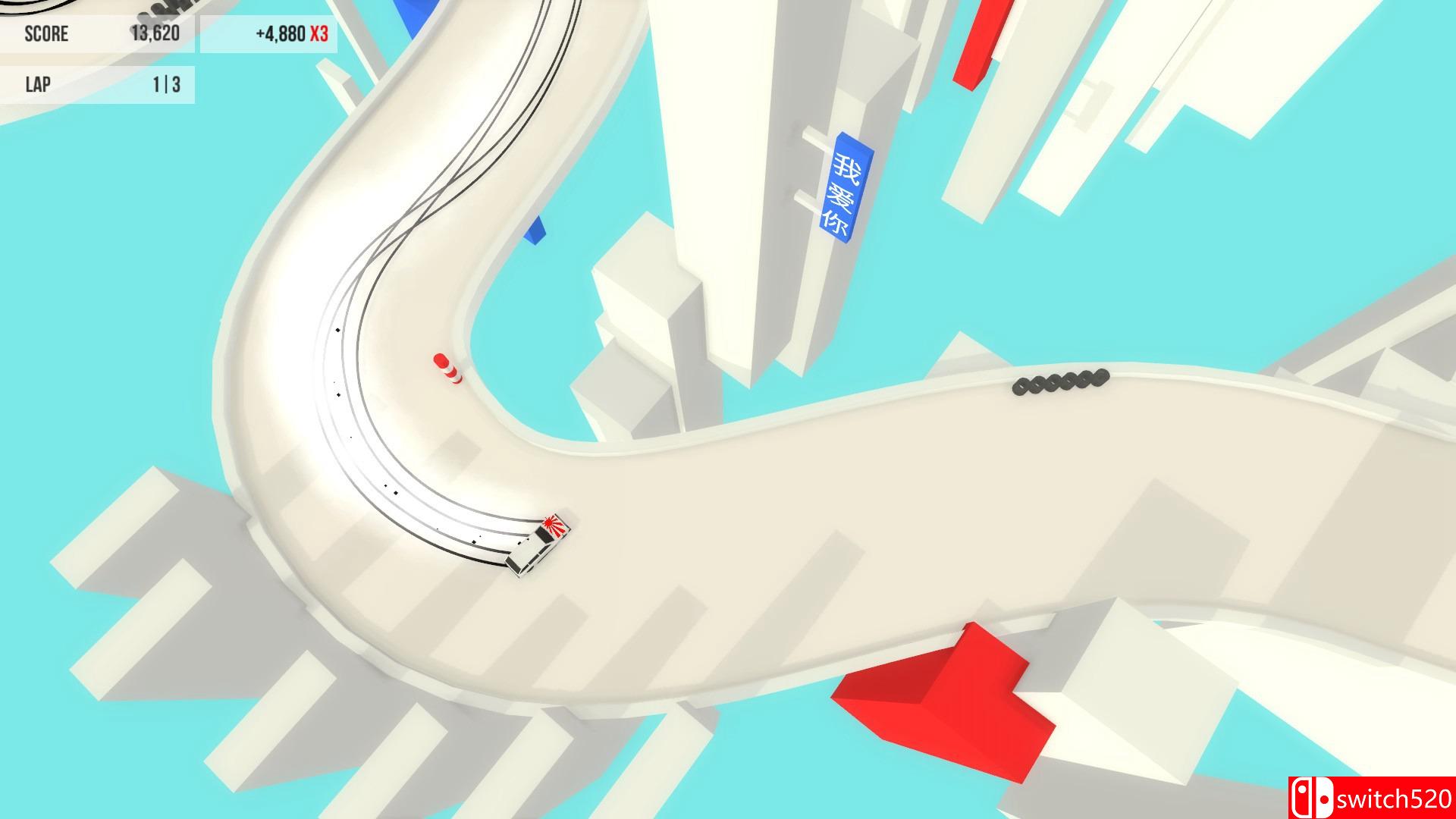Expand the SCORE panel
The width and height of the screenshot is (1456, 819).
99,33
